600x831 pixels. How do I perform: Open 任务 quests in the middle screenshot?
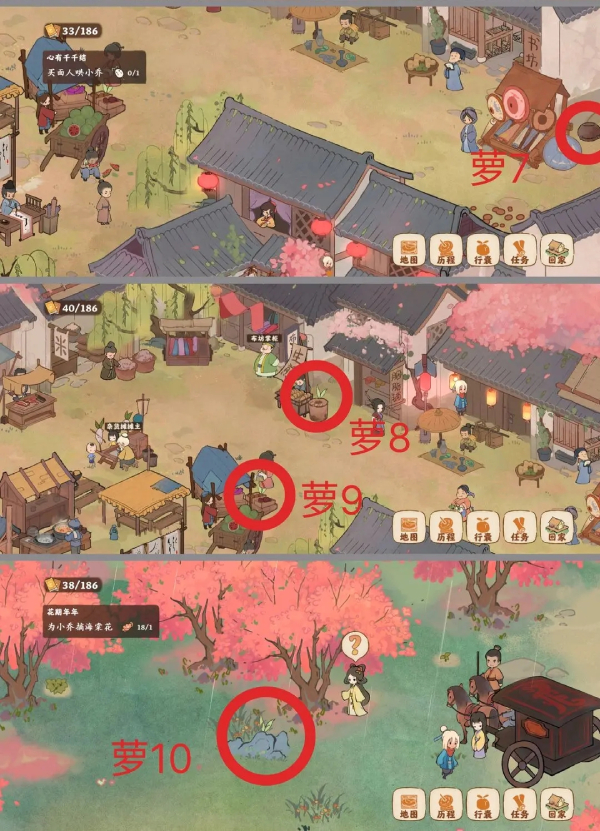pos(518,527)
